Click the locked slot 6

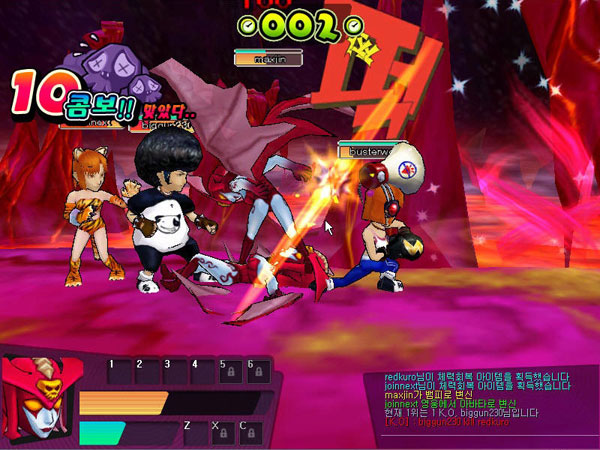tap(258, 372)
